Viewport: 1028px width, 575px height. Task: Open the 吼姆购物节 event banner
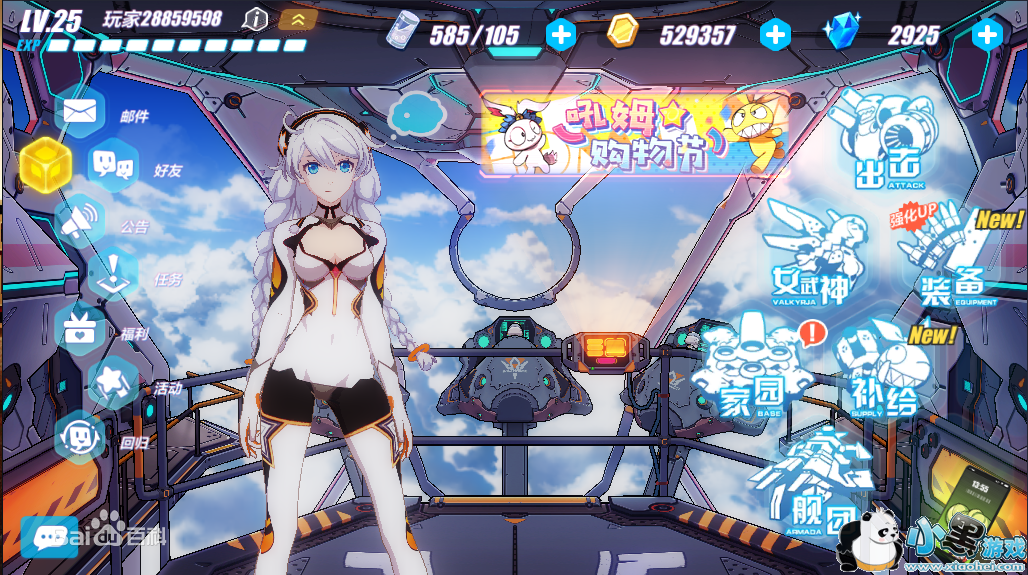634,133
